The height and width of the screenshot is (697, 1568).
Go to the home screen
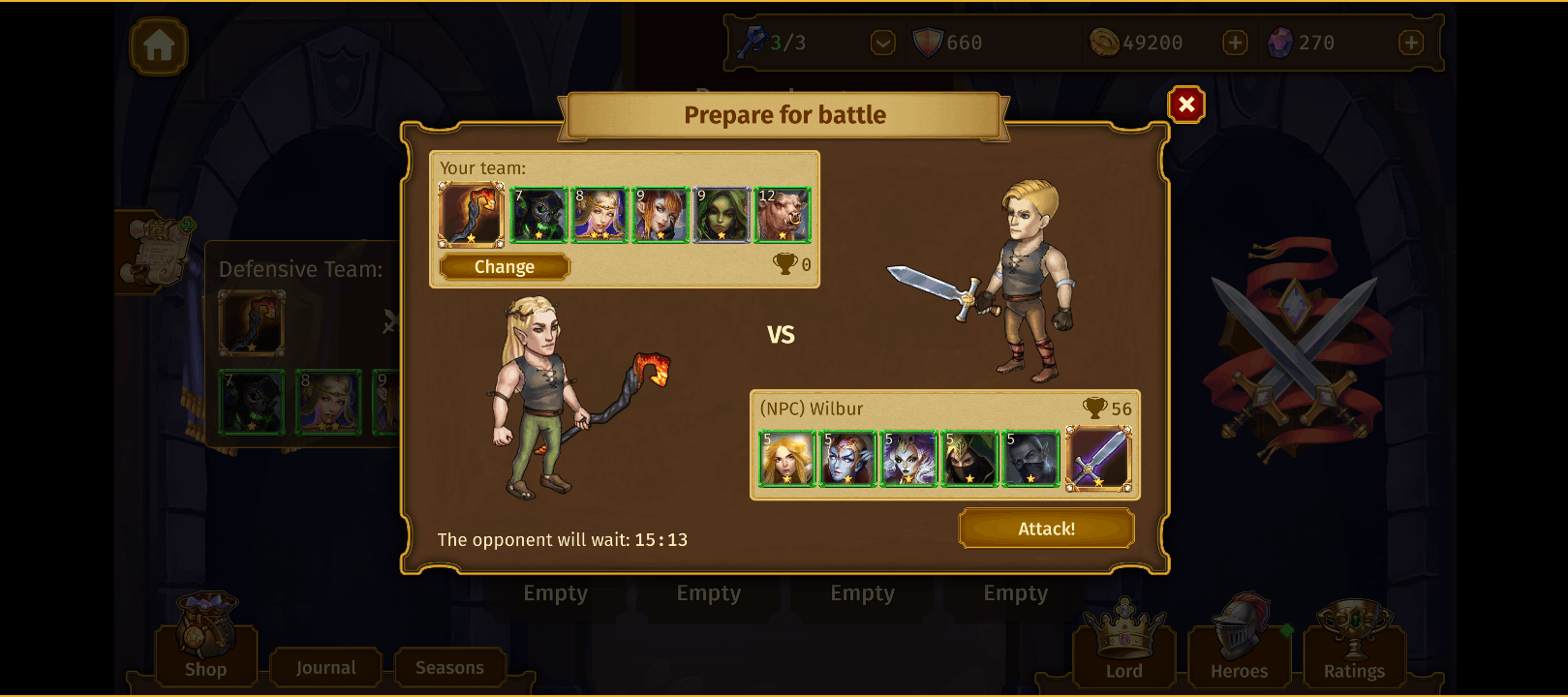click(159, 45)
